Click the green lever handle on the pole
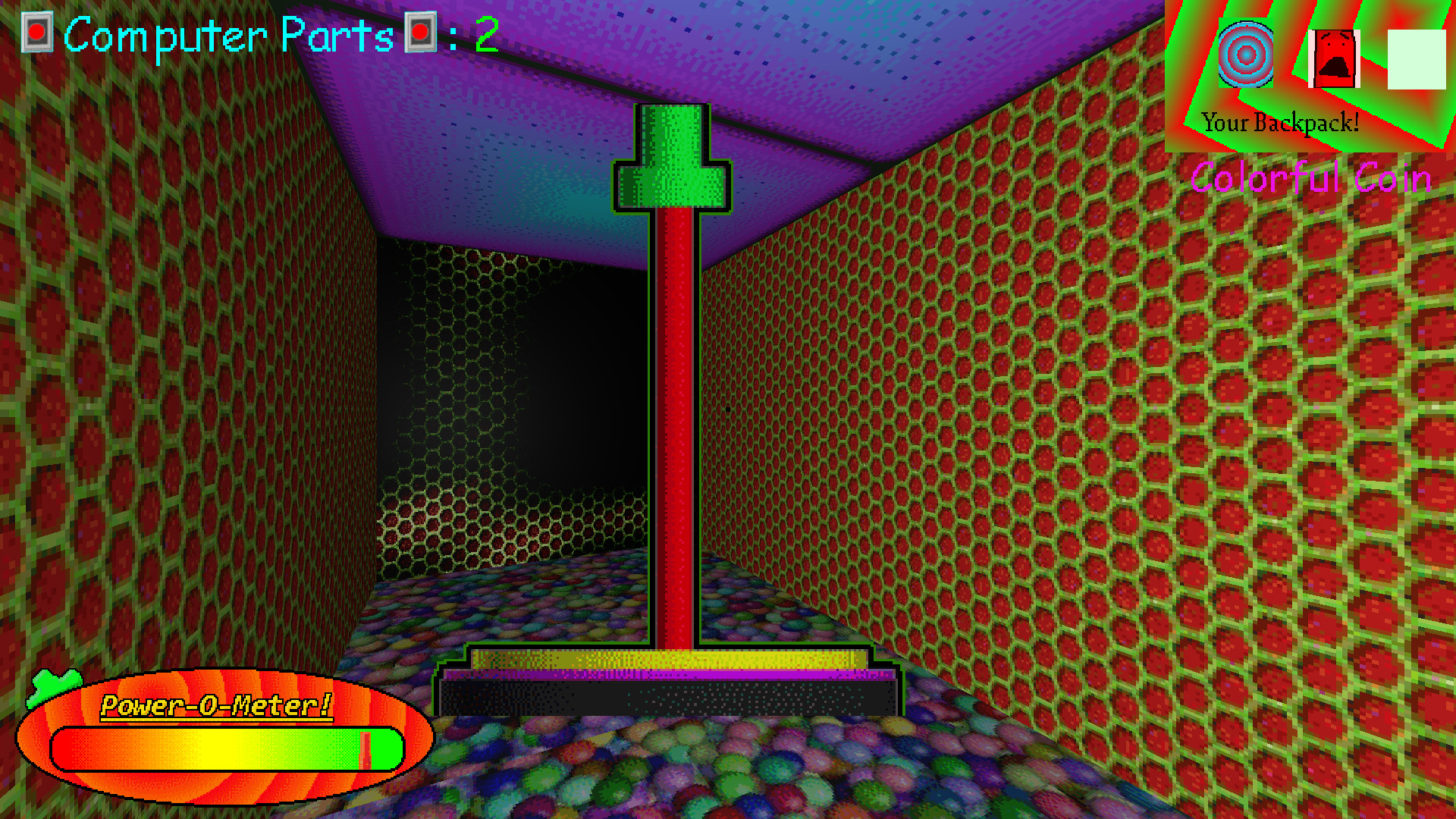Screen dimensions: 1456x819 pyautogui.click(x=670, y=155)
